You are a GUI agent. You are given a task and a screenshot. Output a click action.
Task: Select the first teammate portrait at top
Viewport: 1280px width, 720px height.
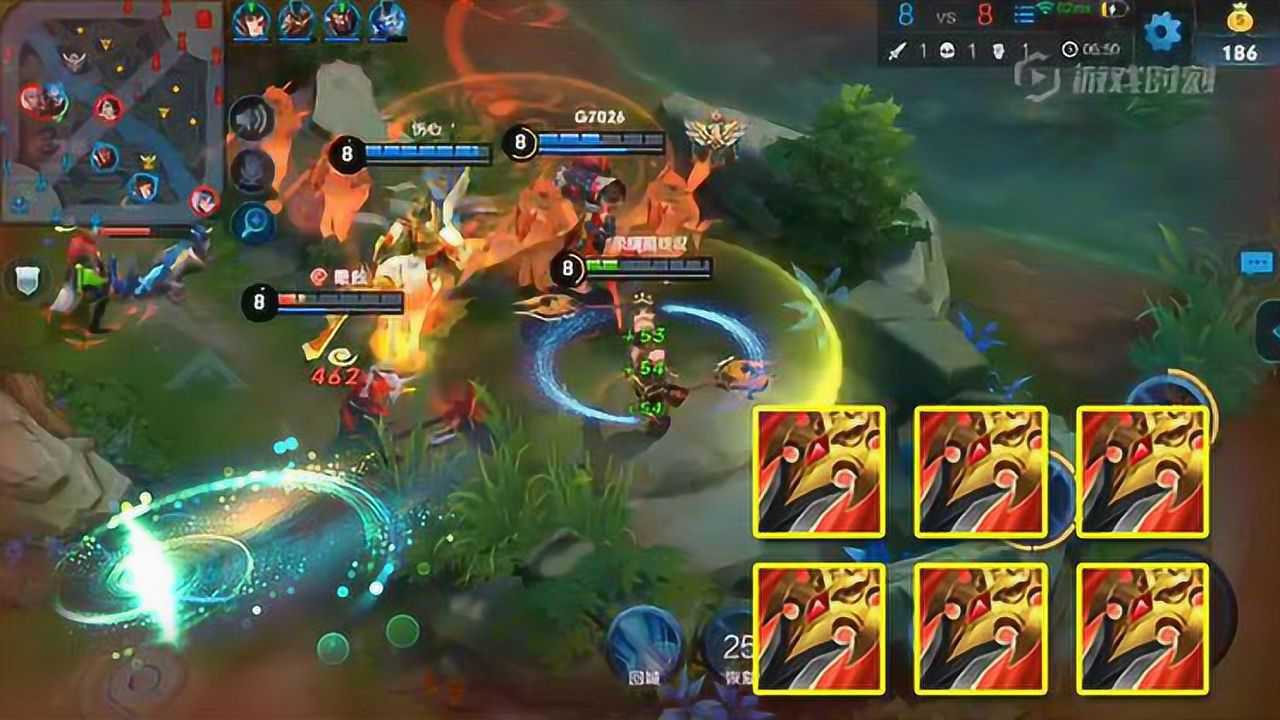(252, 20)
